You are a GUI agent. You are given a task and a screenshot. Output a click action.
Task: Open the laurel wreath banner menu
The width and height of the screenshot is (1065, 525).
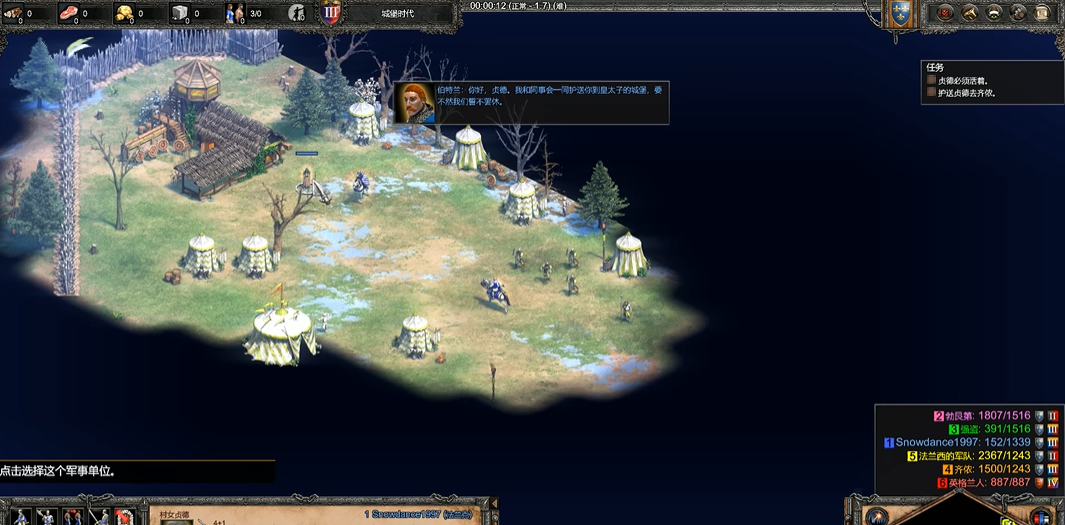994,13
